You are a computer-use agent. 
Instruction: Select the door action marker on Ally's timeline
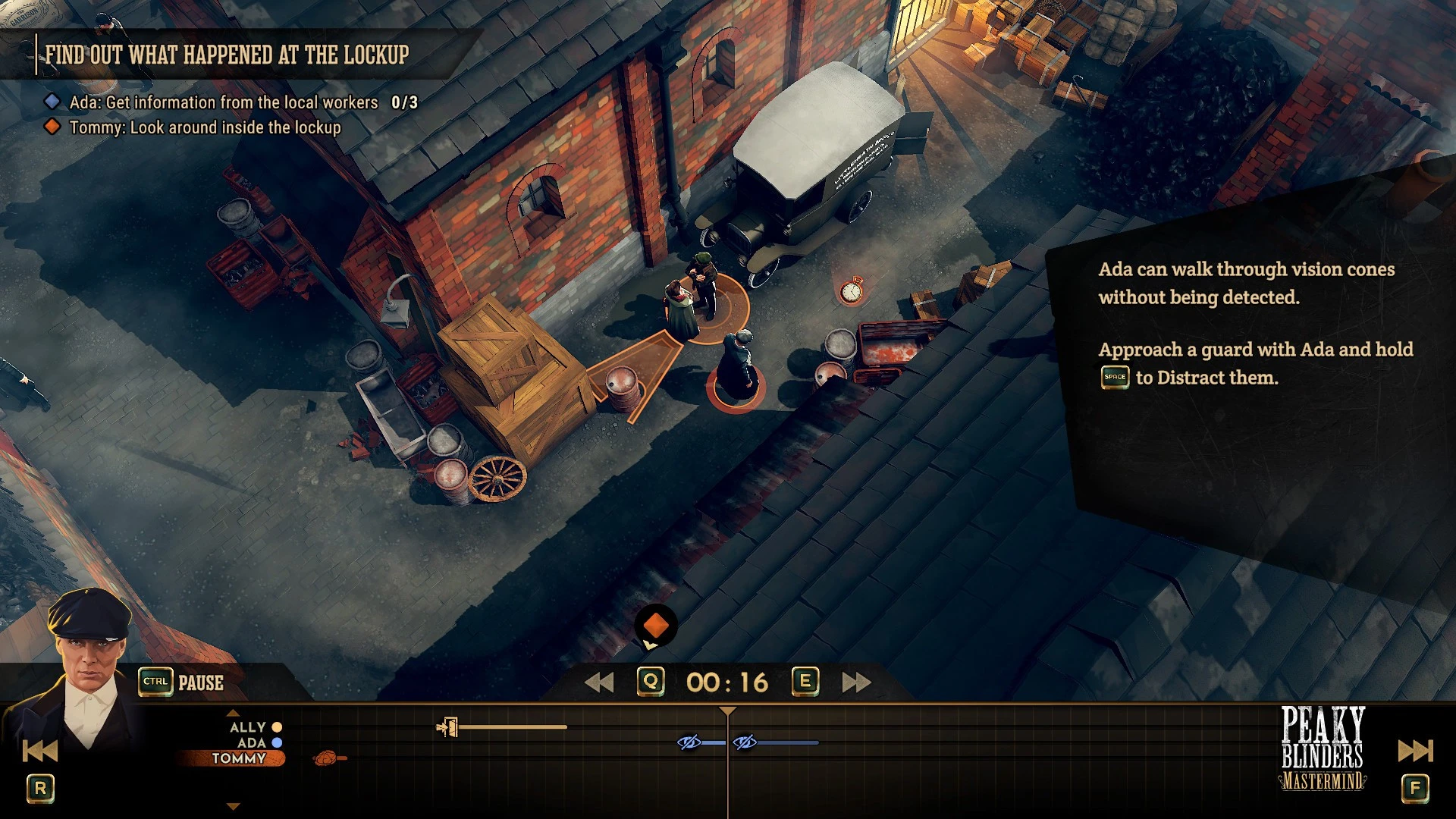coord(447,728)
